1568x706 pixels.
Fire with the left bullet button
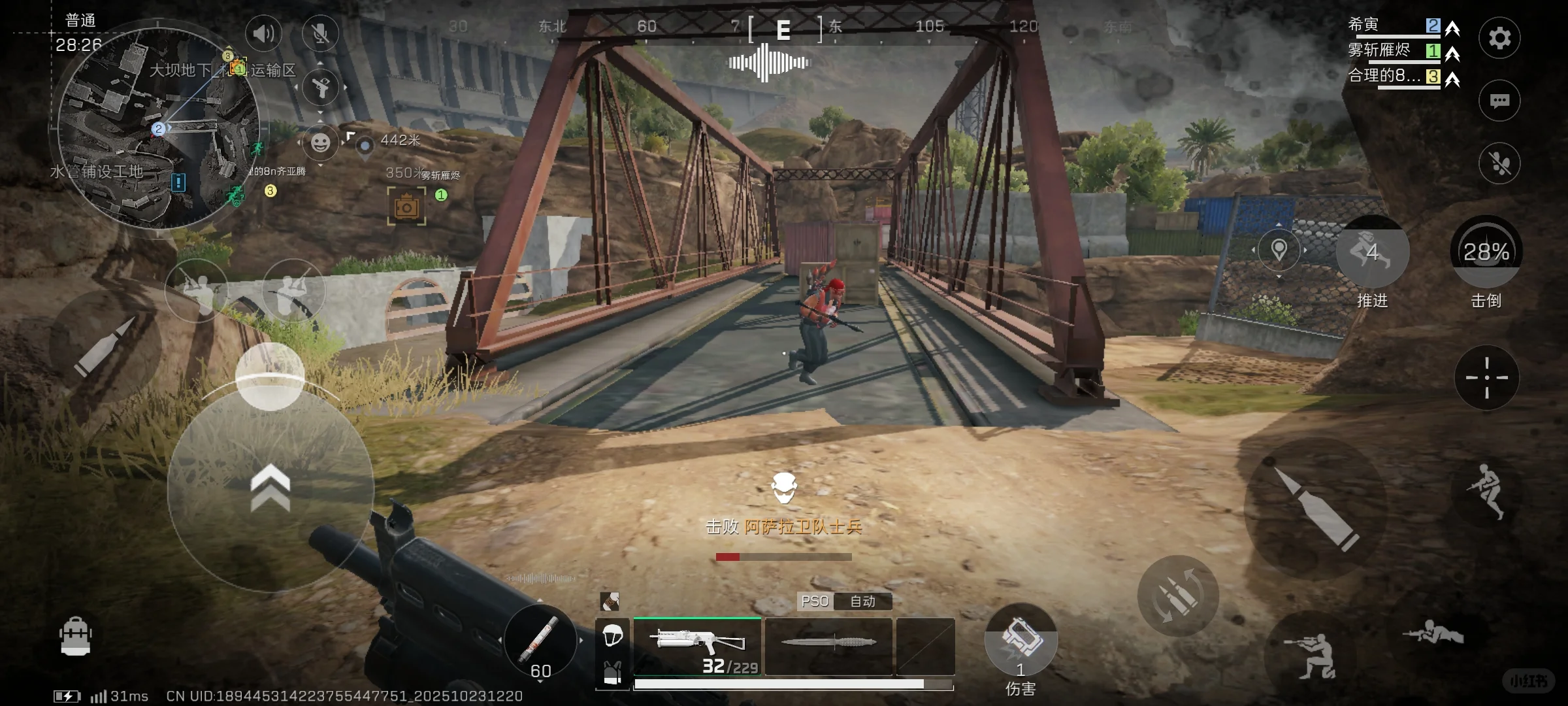105,345
